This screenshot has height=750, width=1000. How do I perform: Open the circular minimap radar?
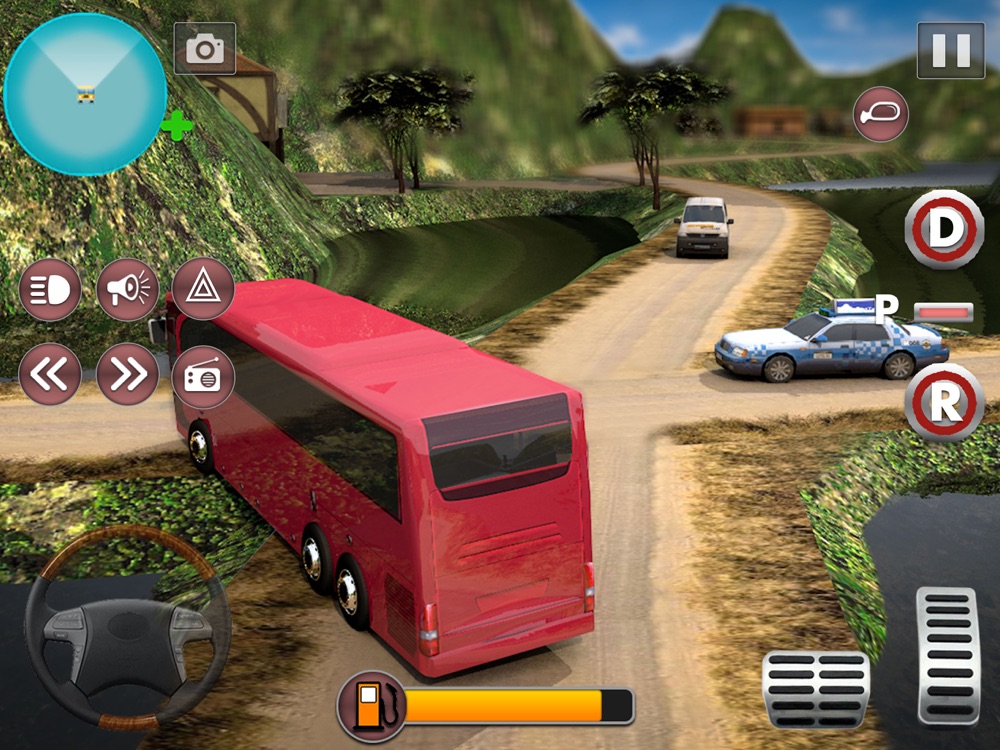point(84,94)
